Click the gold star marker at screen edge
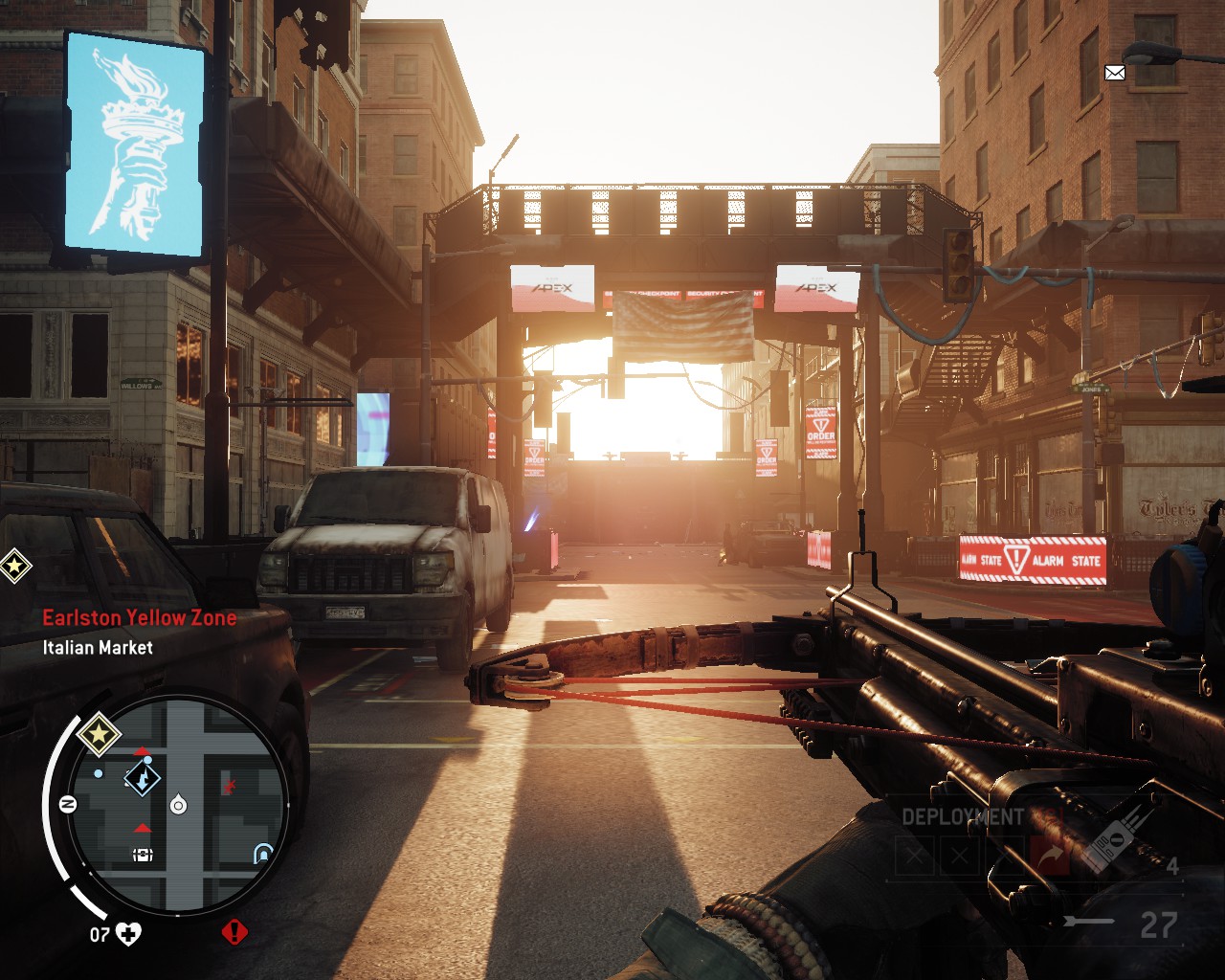Image resolution: width=1225 pixels, height=980 pixels. [14, 566]
